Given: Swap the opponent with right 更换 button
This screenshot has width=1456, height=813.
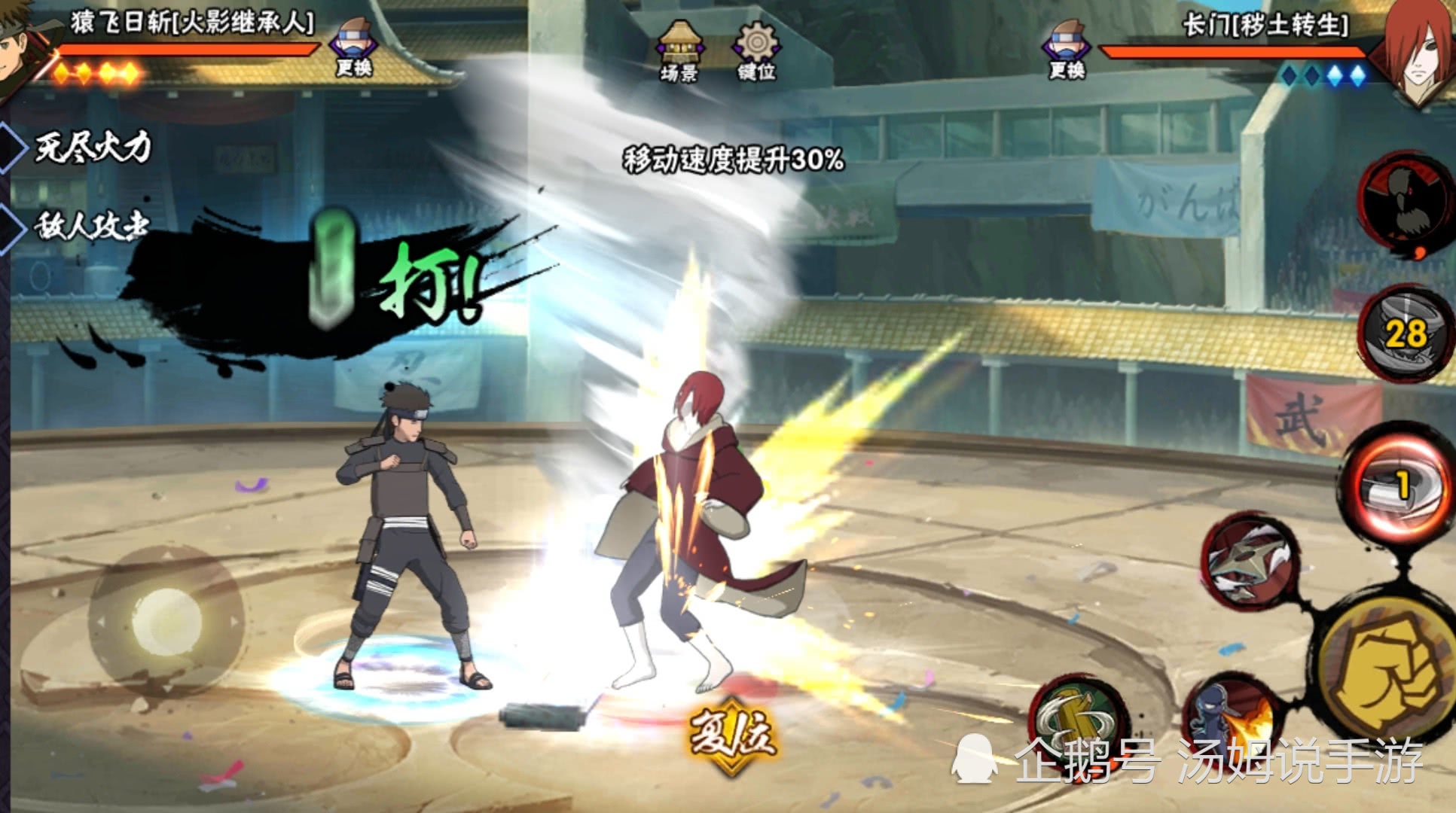Looking at the screenshot, I should [x=1067, y=49].
